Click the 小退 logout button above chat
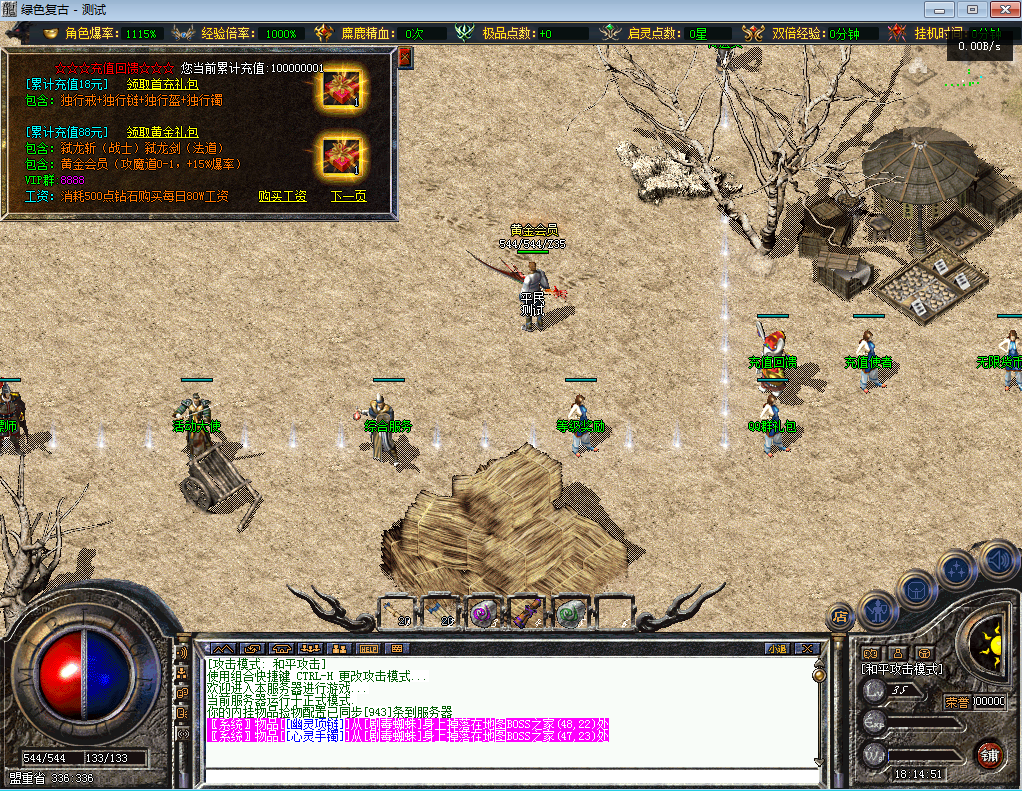The image size is (1022, 791). pyautogui.click(x=777, y=649)
